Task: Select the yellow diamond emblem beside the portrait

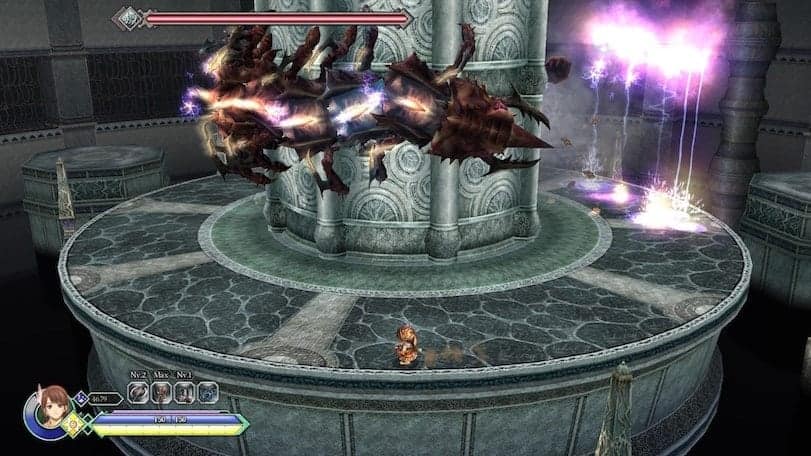Action: (73, 423)
